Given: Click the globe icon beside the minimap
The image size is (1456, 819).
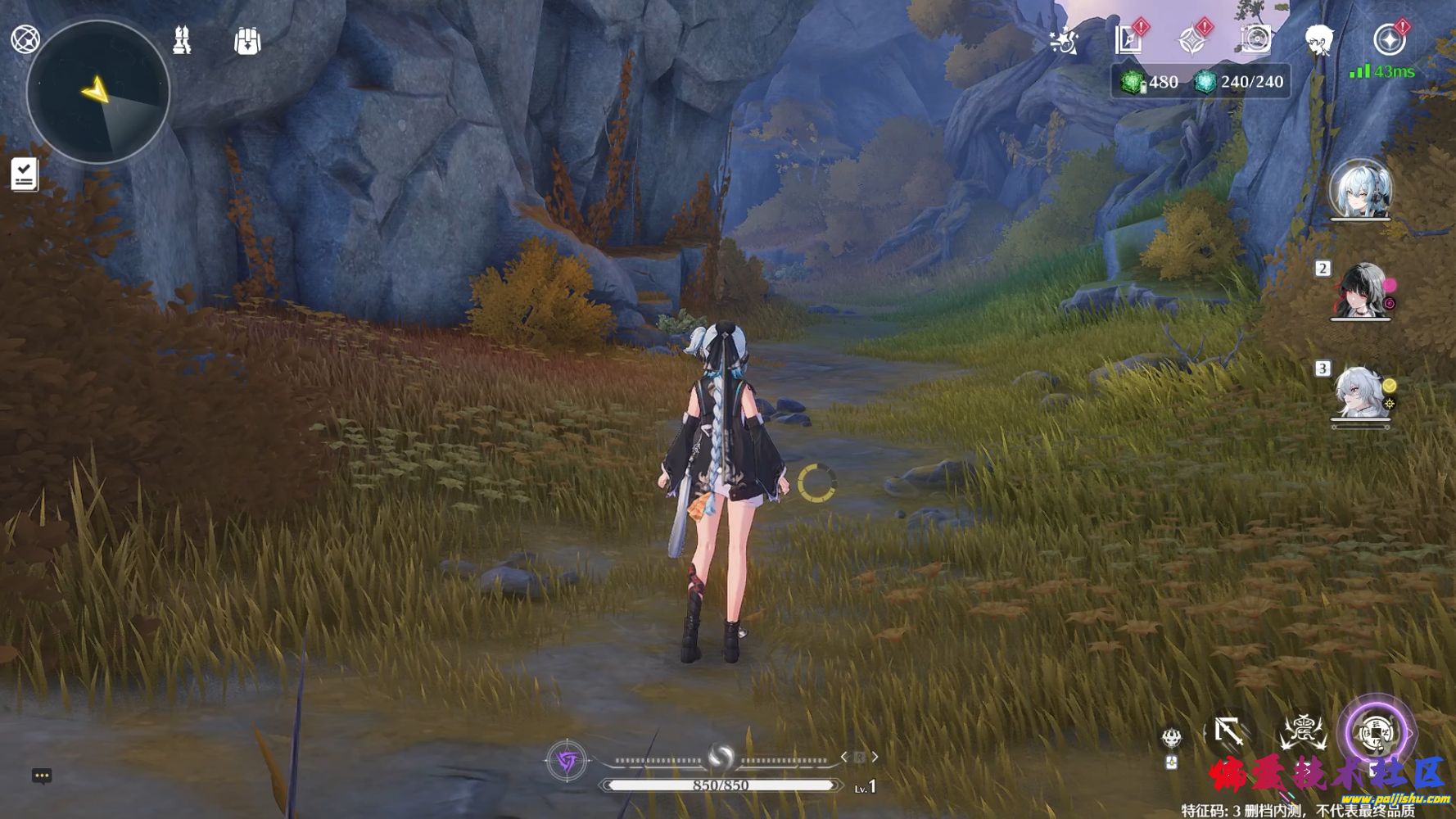Looking at the screenshot, I should (25, 39).
